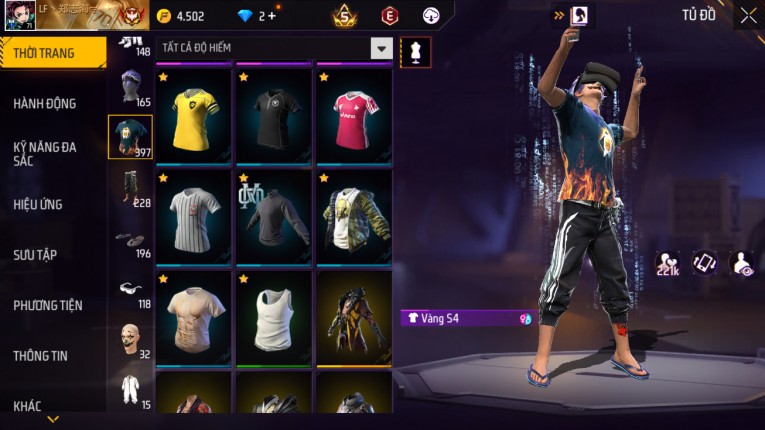Go to the SƯU TẬP tab
The image size is (765, 430).
coord(35,255)
